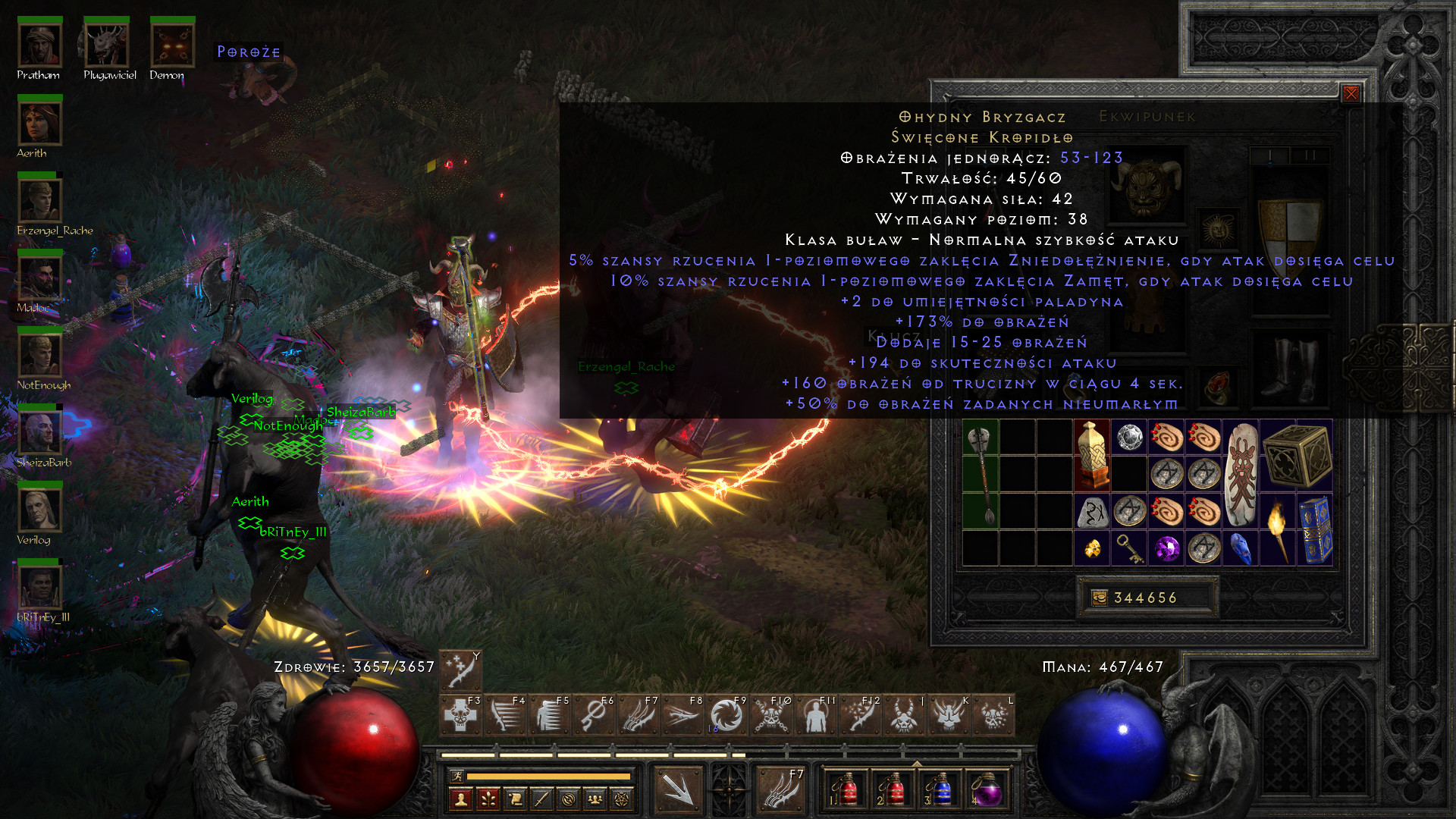
Task: Open the character sheet mini-panel button
Action: pos(460,799)
